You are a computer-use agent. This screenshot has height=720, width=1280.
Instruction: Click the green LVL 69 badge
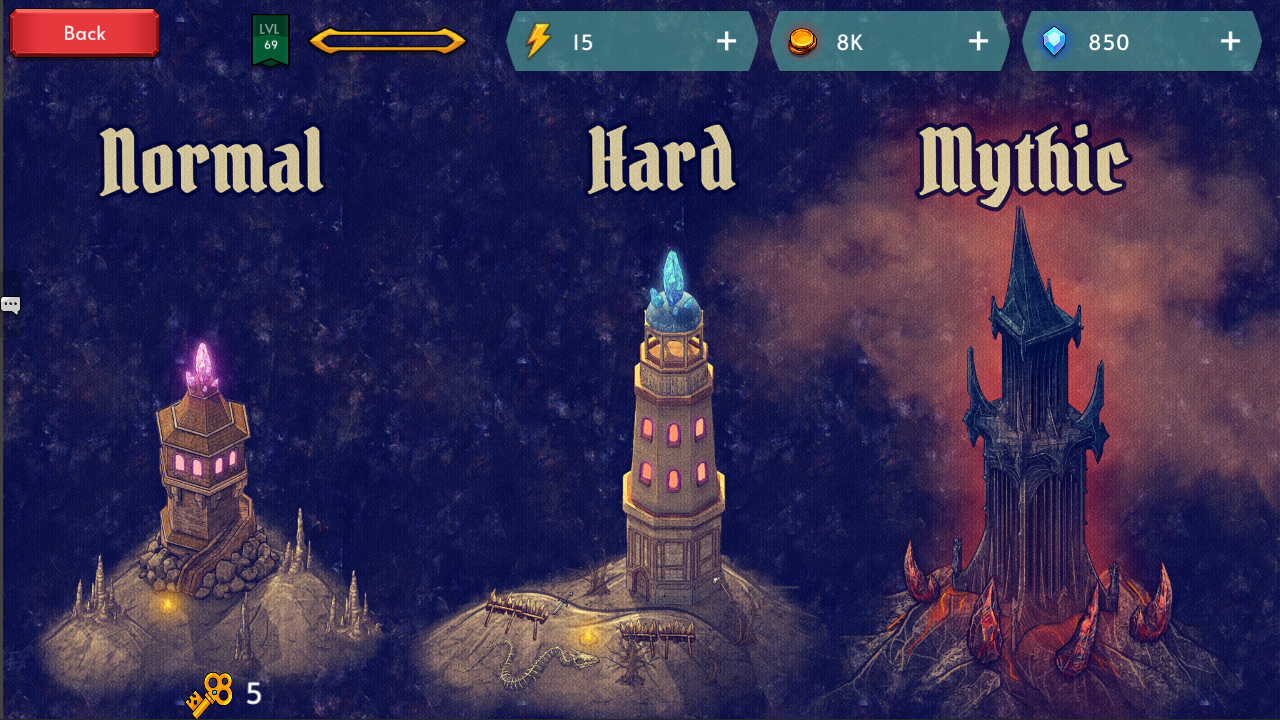coord(269,40)
